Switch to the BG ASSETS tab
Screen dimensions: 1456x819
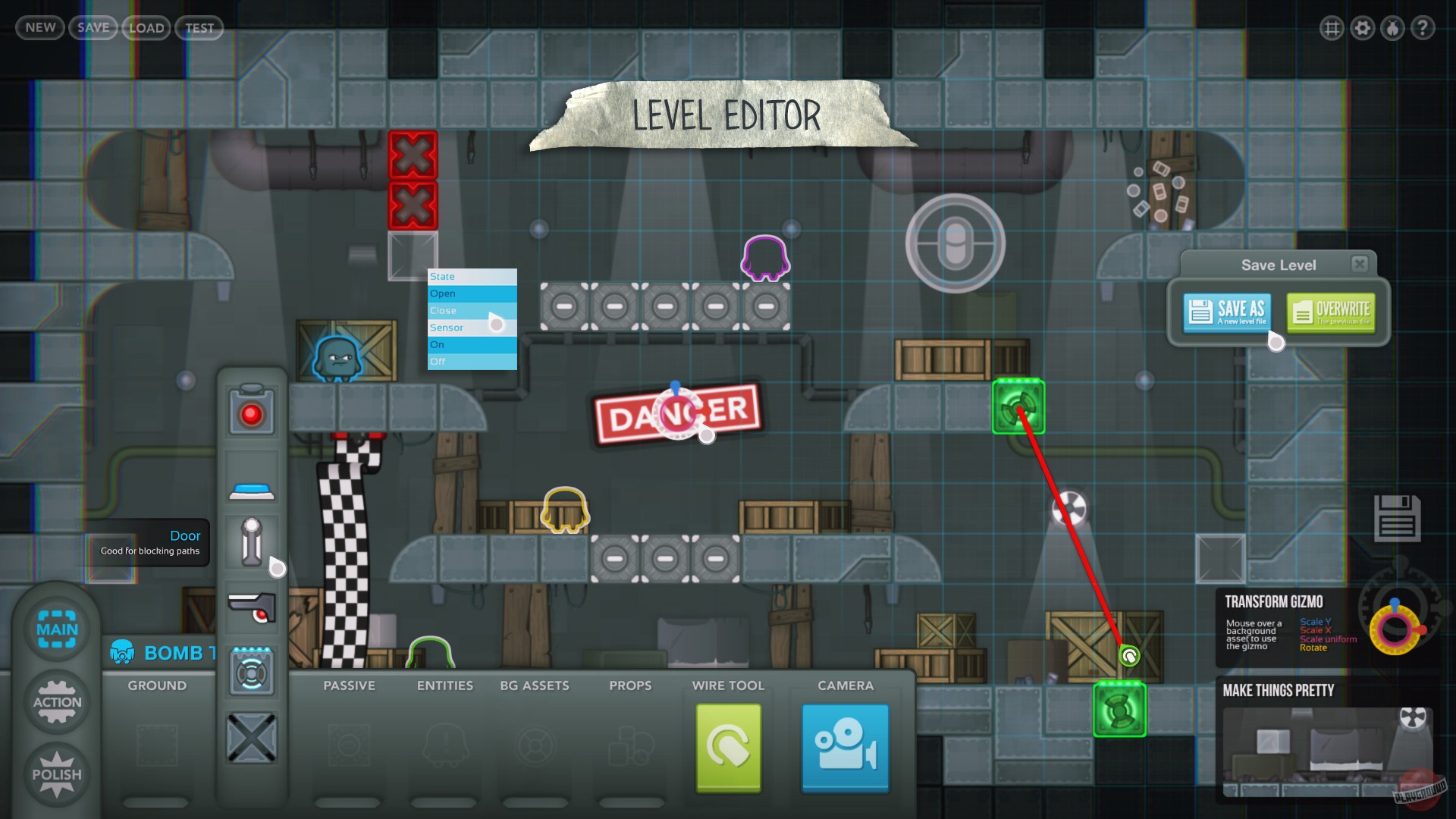[535, 686]
